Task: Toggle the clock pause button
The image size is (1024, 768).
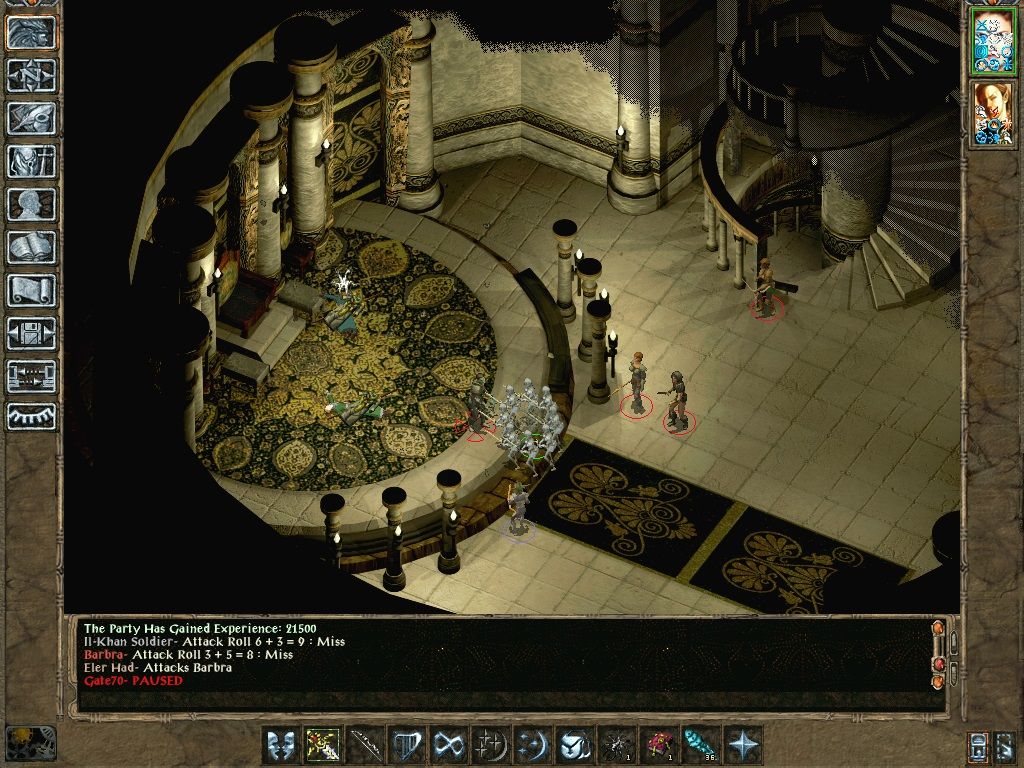Action: (30, 743)
